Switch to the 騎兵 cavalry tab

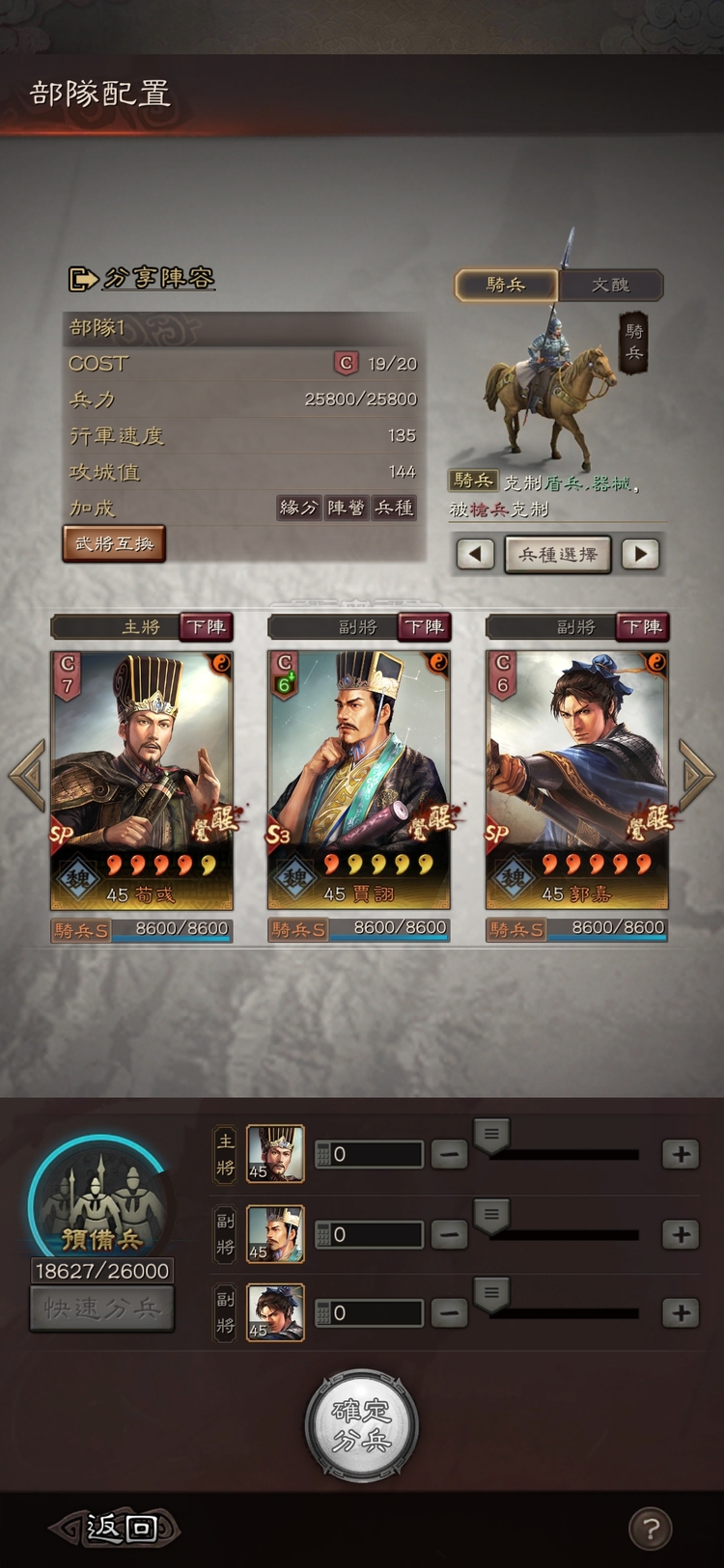pos(506,285)
